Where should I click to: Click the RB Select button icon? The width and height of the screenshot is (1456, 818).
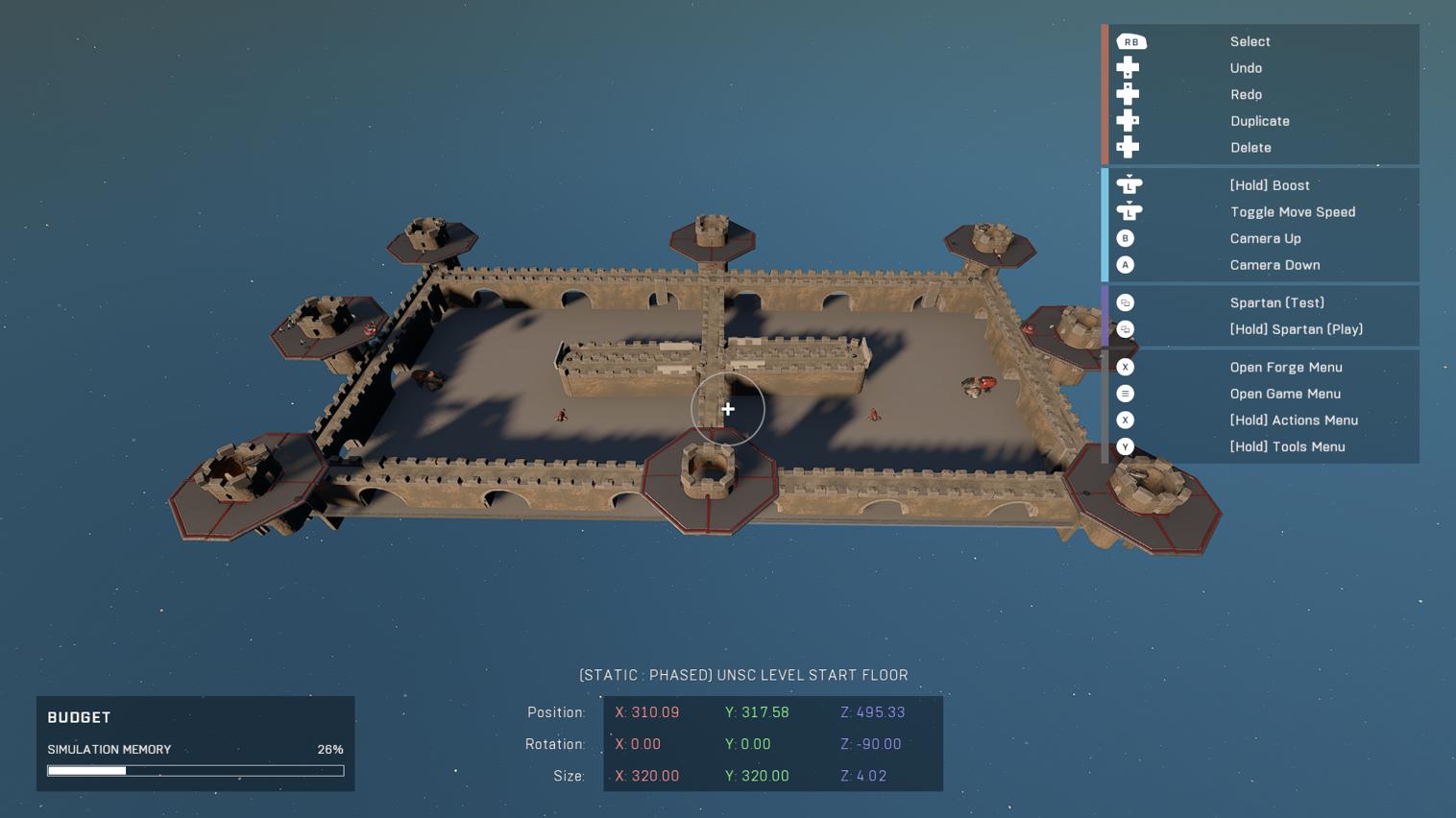(x=1131, y=41)
